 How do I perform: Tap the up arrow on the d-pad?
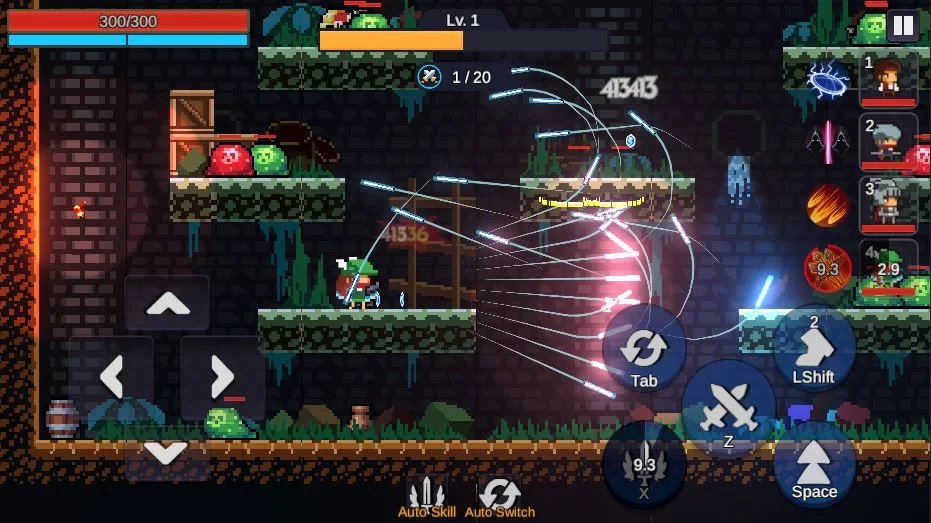(x=167, y=303)
